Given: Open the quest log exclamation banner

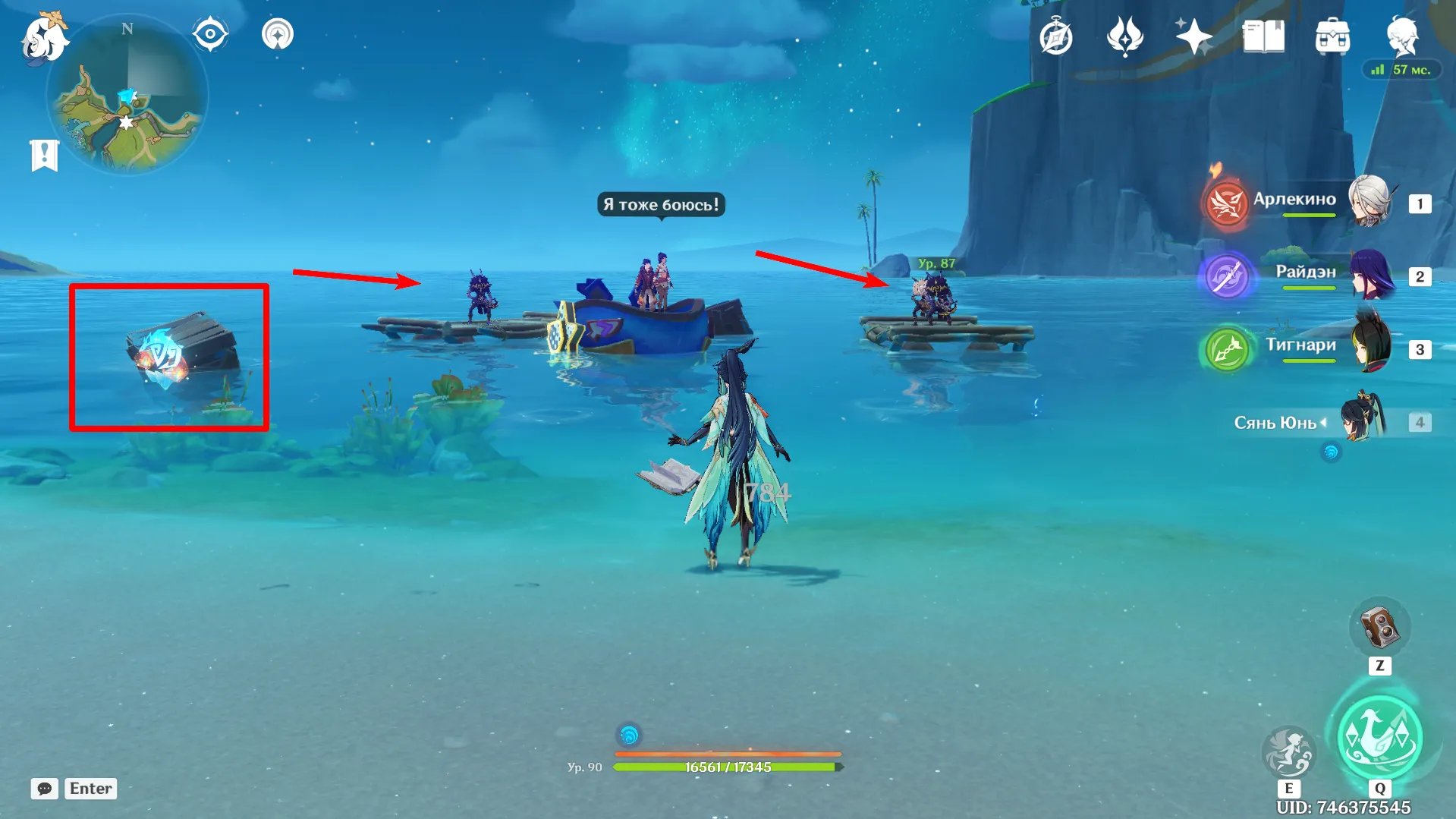Looking at the screenshot, I should click(x=44, y=155).
